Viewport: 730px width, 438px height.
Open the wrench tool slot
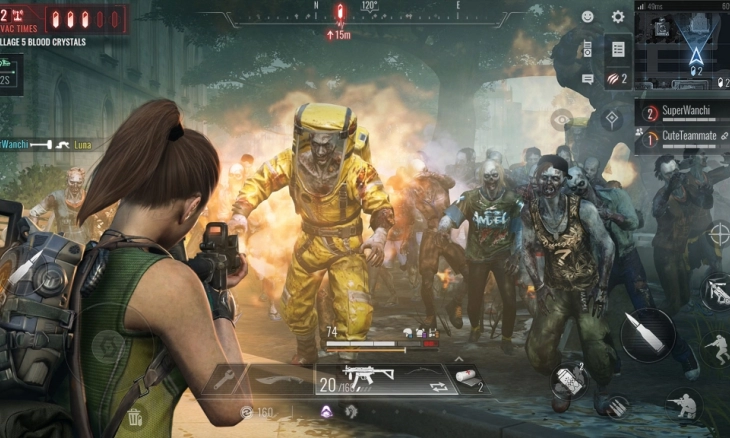click(x=222, y=380)
